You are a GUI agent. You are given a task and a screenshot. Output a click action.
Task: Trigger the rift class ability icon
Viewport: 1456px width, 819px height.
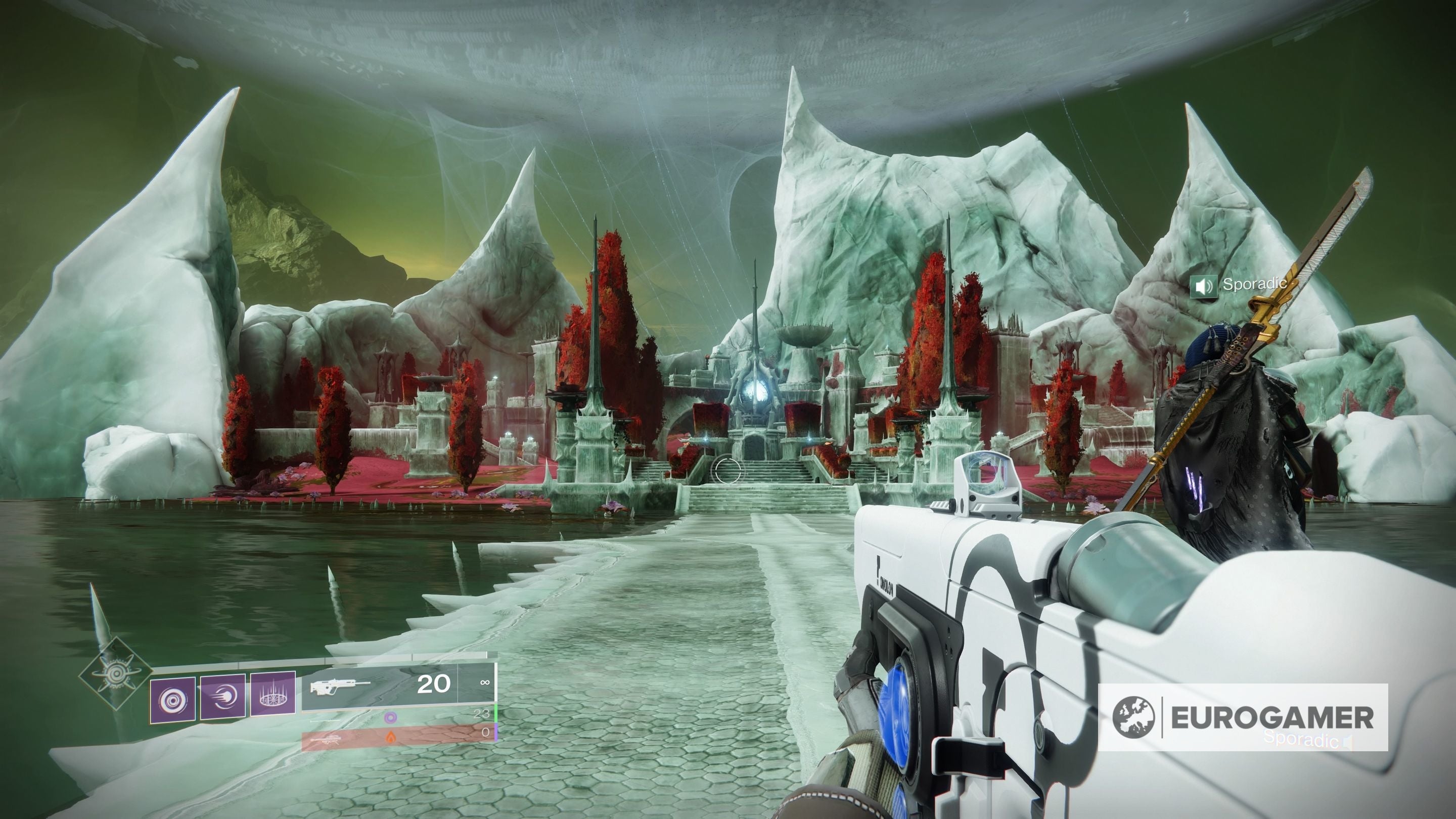tap(273, 695)
